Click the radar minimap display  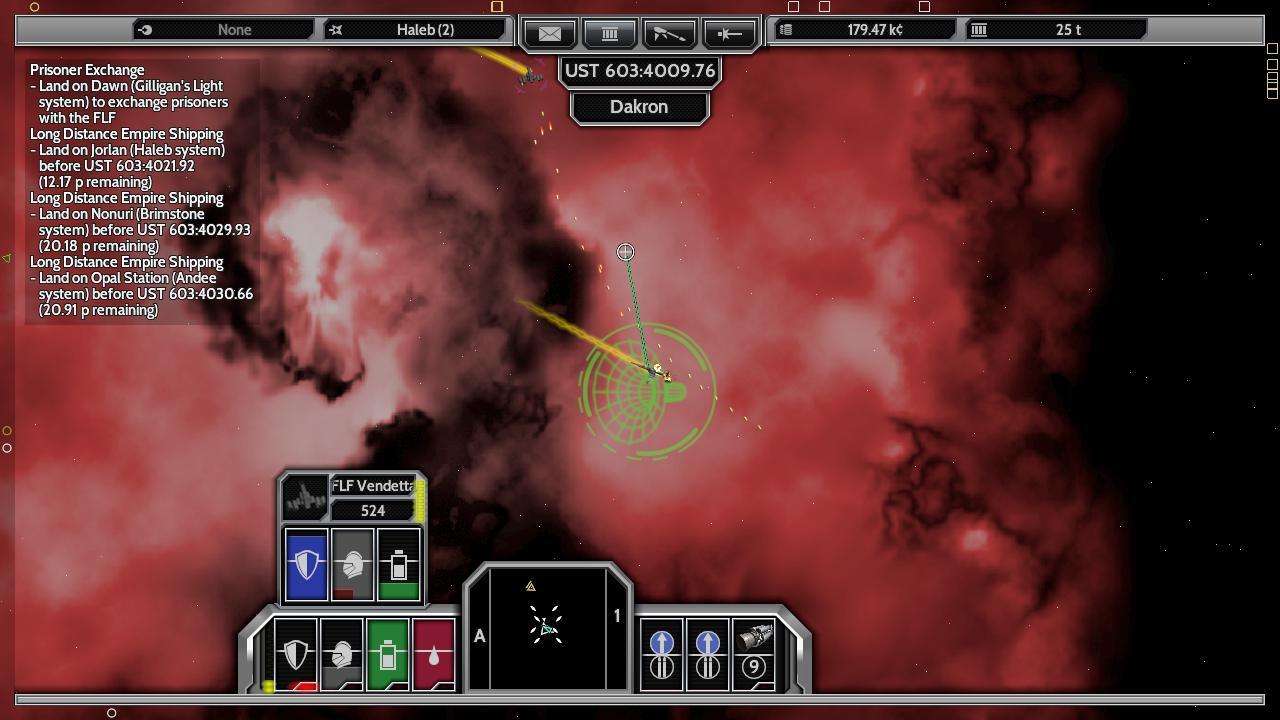pos(547,628)
